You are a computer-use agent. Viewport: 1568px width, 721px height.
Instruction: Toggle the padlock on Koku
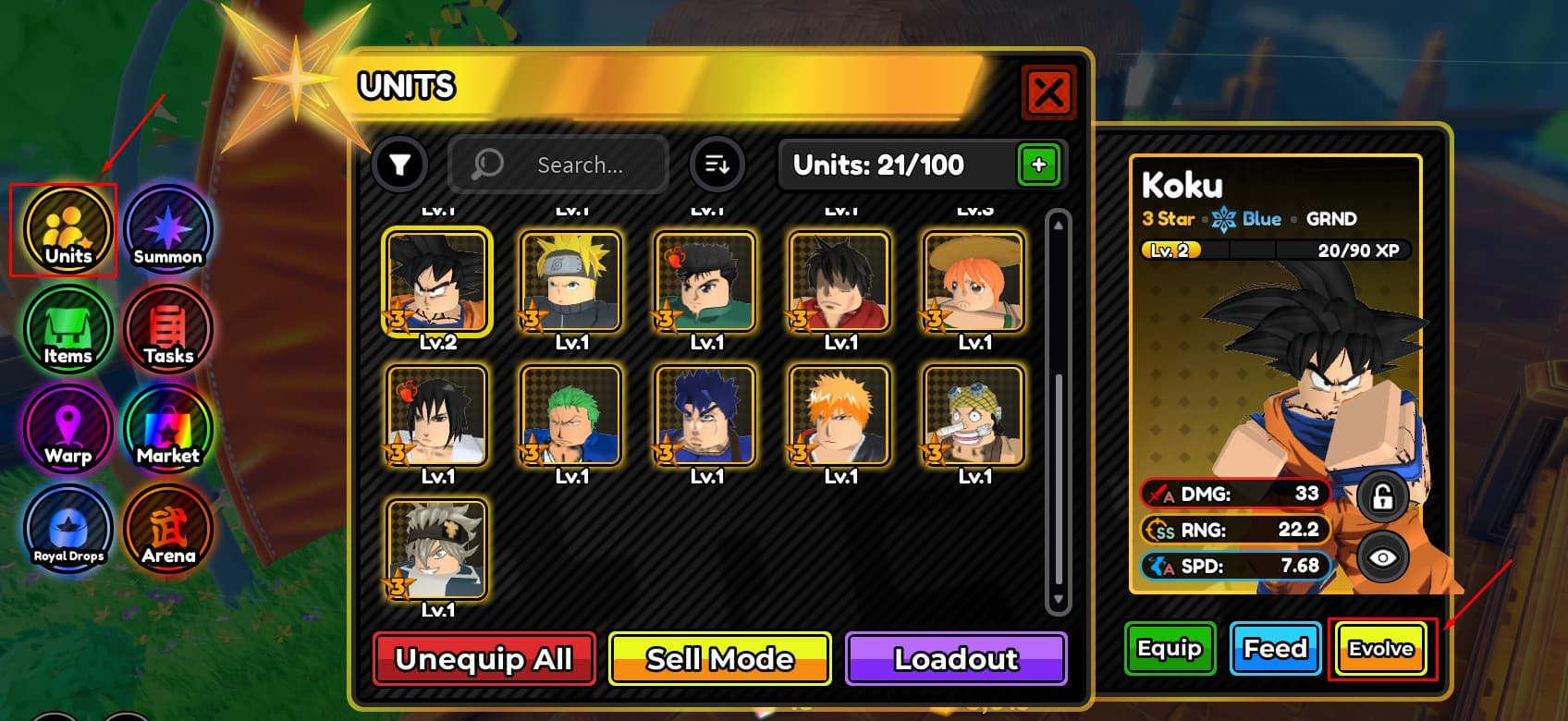coord(1382,496)
